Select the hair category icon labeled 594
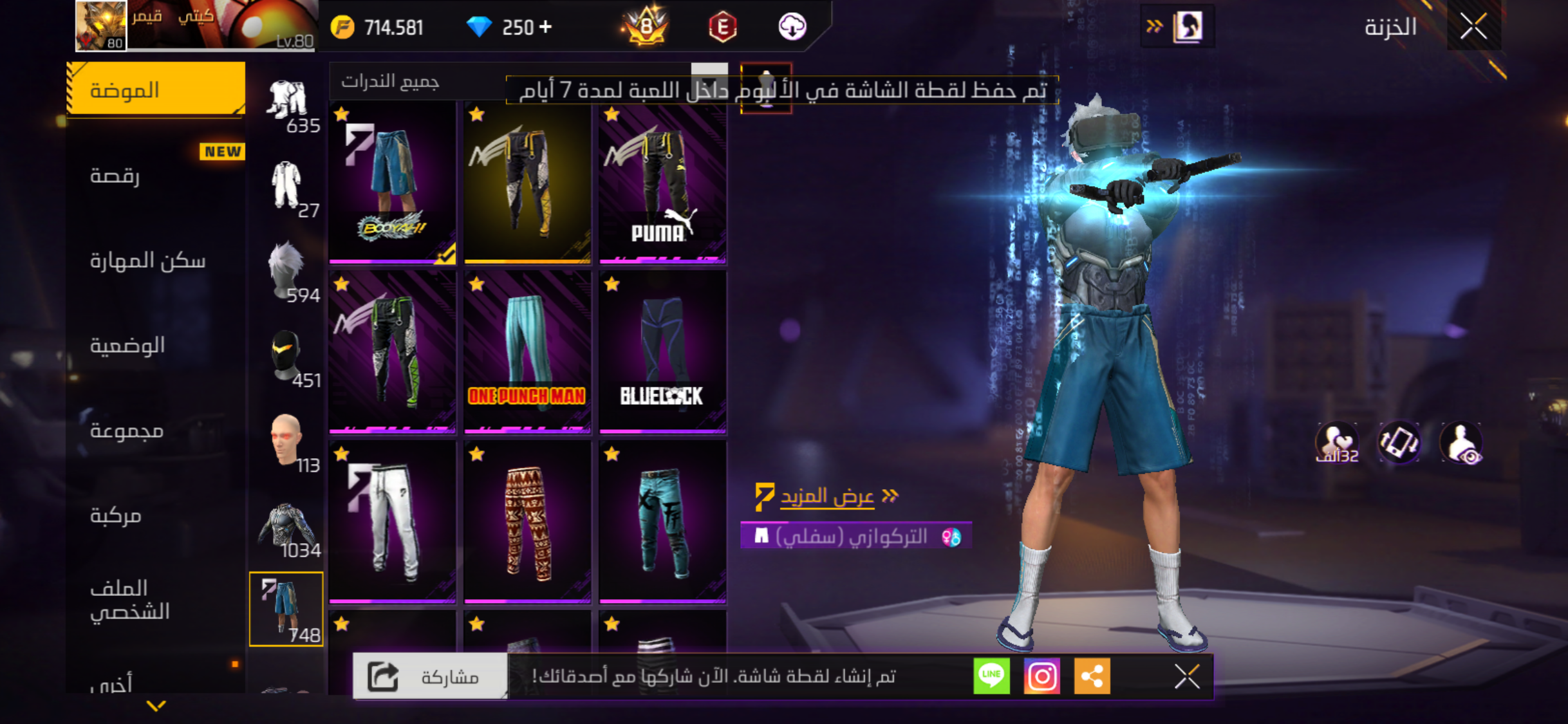1568x724 pixels. pyautogui.click(x=286, y=270)
